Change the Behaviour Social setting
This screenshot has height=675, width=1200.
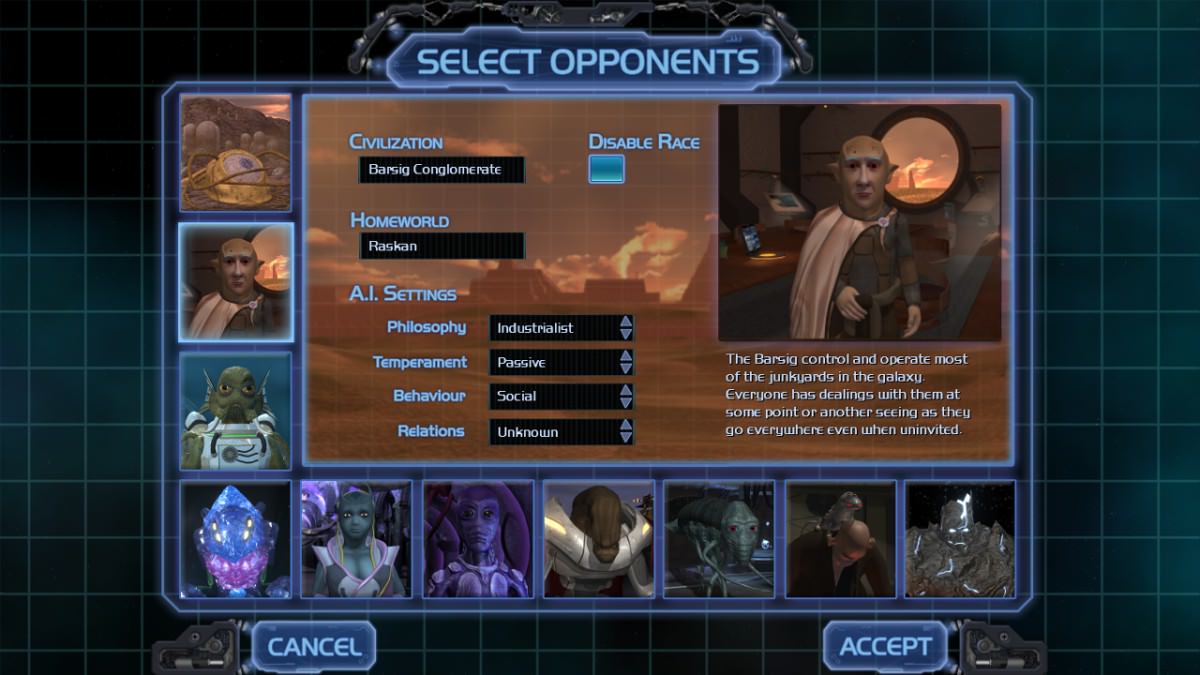point(561,396)
